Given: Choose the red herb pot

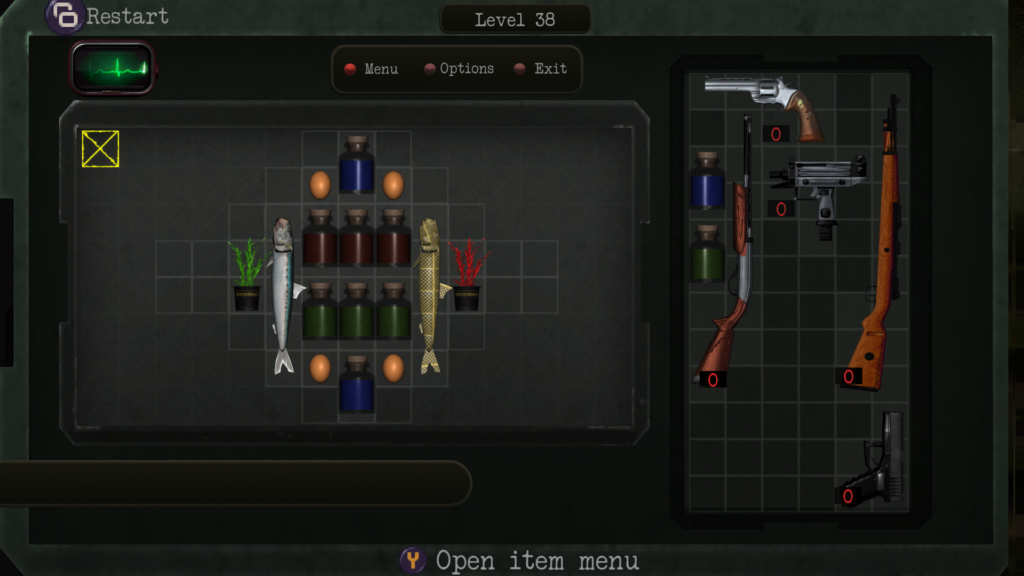Looking at the screenshot, I should pyautogui.click(x=466, y=276).
